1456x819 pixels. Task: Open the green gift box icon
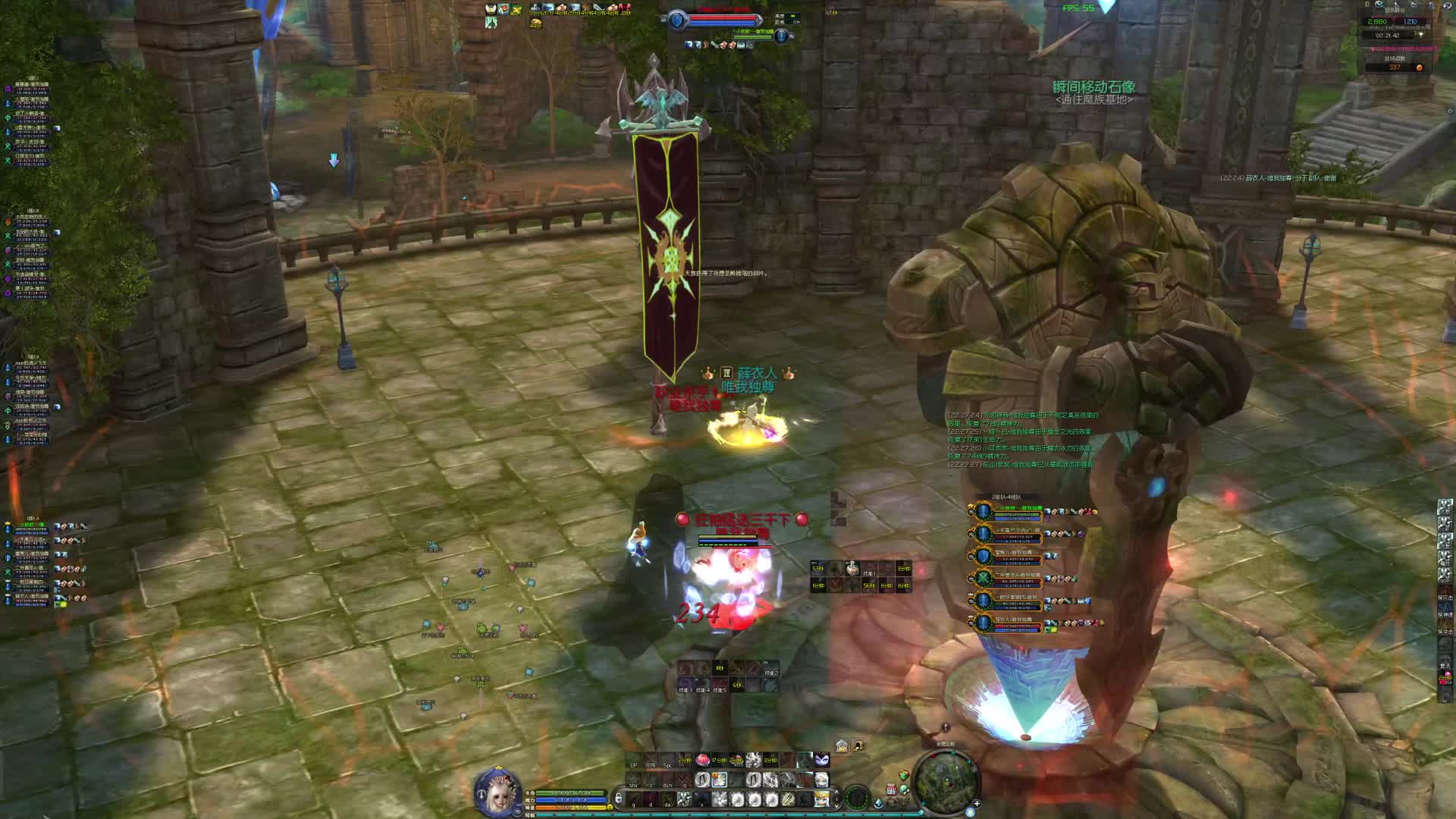[x=903, y=775]
